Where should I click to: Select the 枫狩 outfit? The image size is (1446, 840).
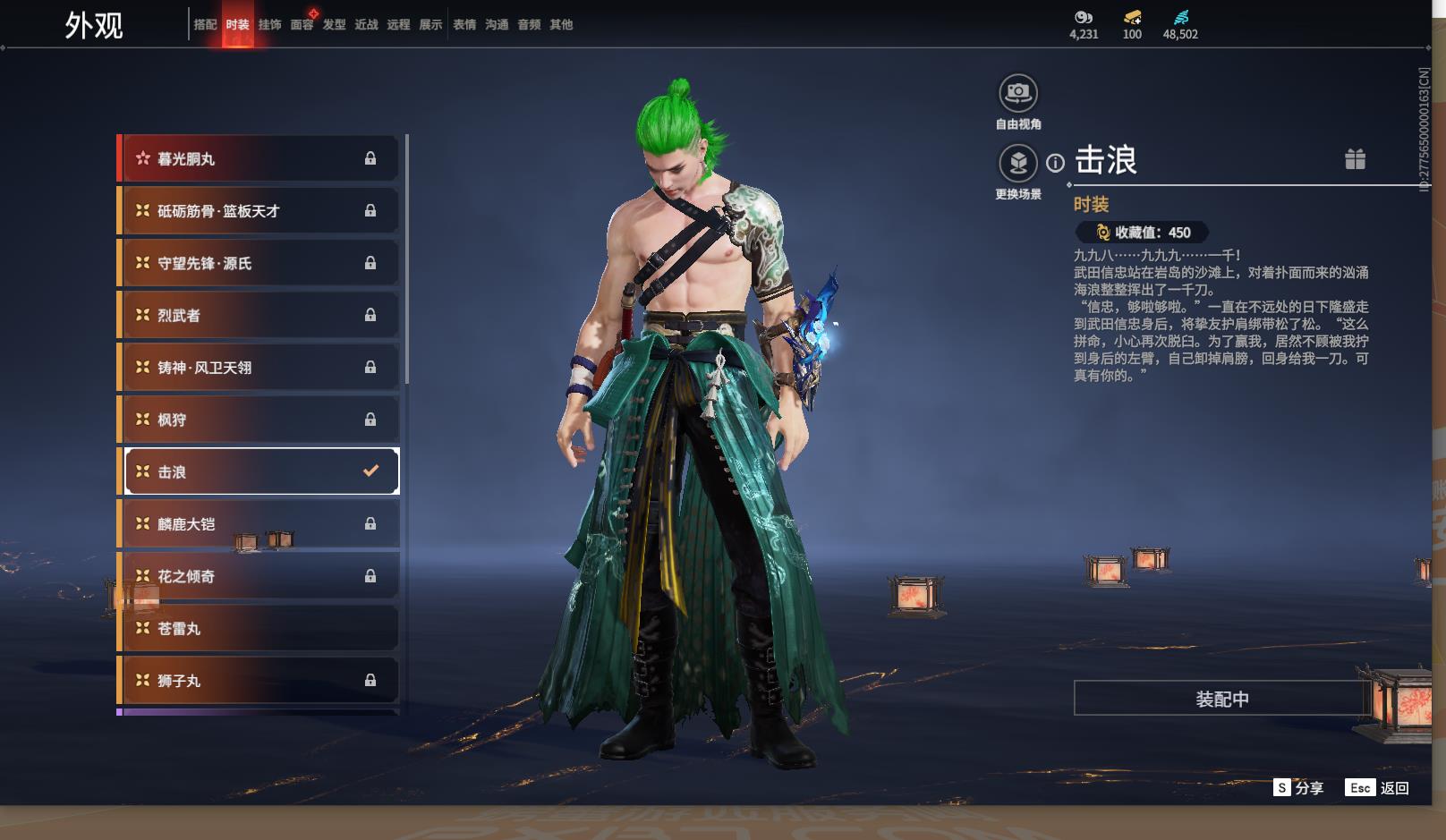click(x=259, y=420)
